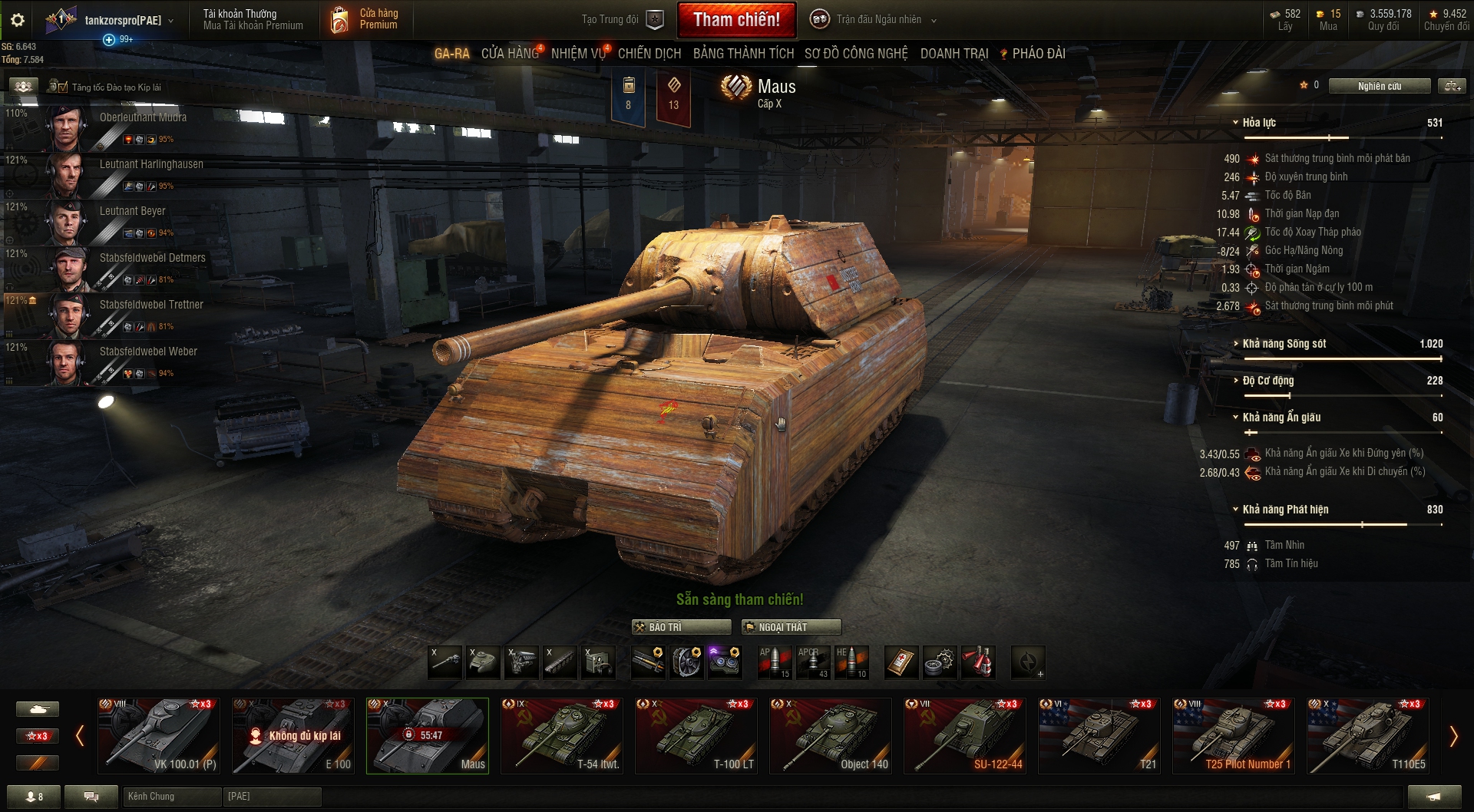
Task: Select the gun module slot
Action: click(445, 662)
